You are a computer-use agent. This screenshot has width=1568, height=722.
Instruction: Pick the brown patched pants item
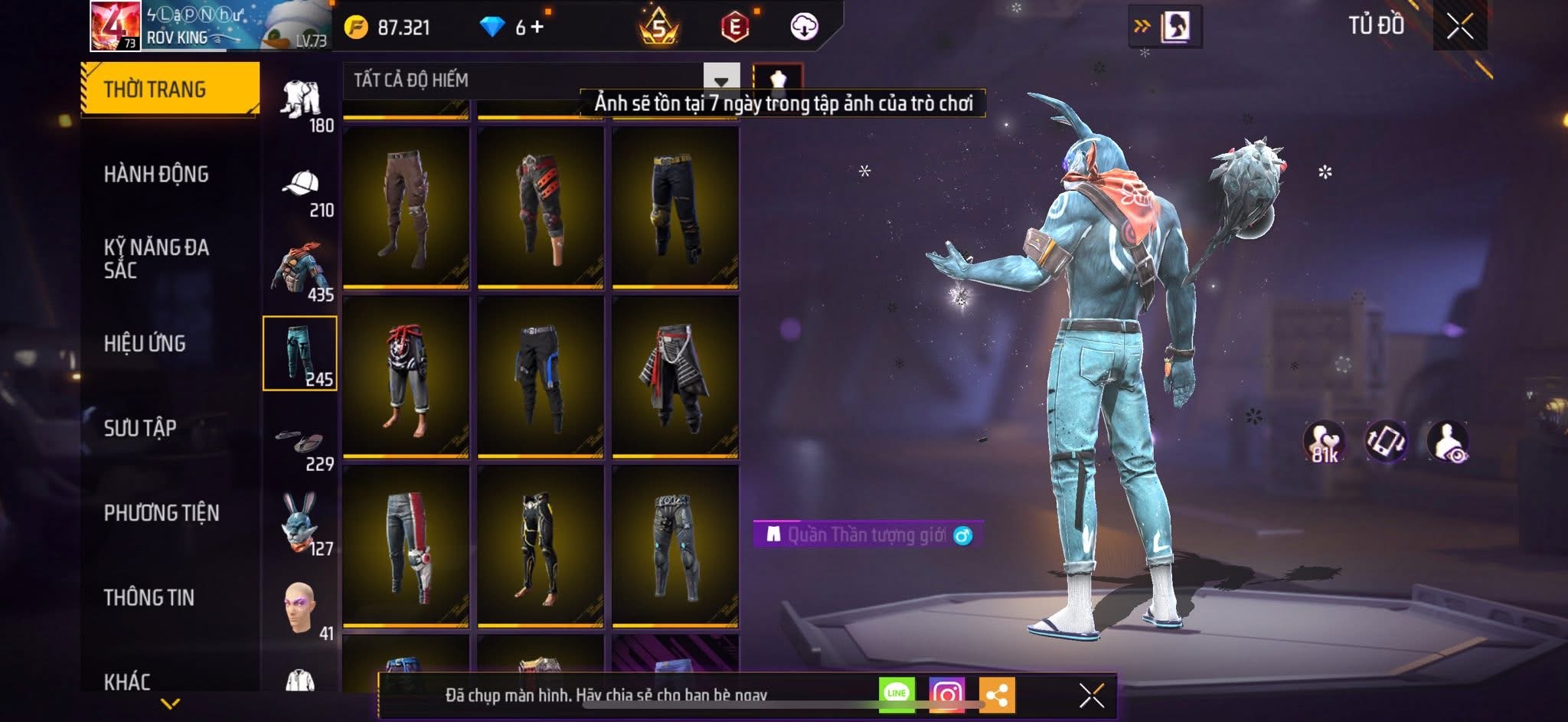point(406,207)
